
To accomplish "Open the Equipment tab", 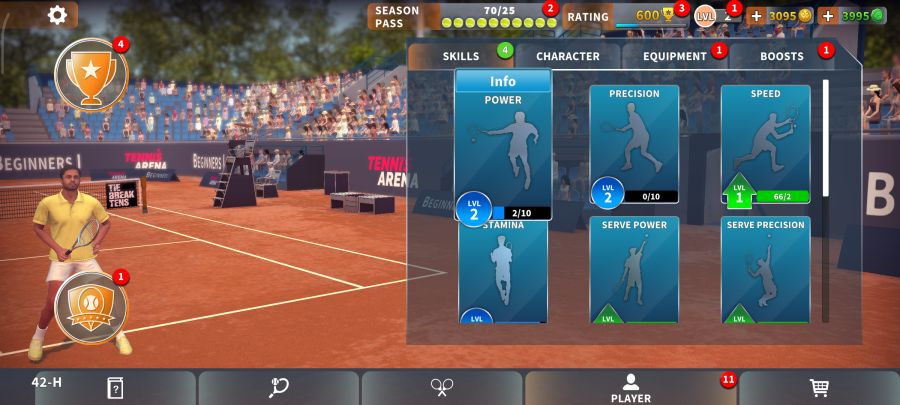I will 674,56.
